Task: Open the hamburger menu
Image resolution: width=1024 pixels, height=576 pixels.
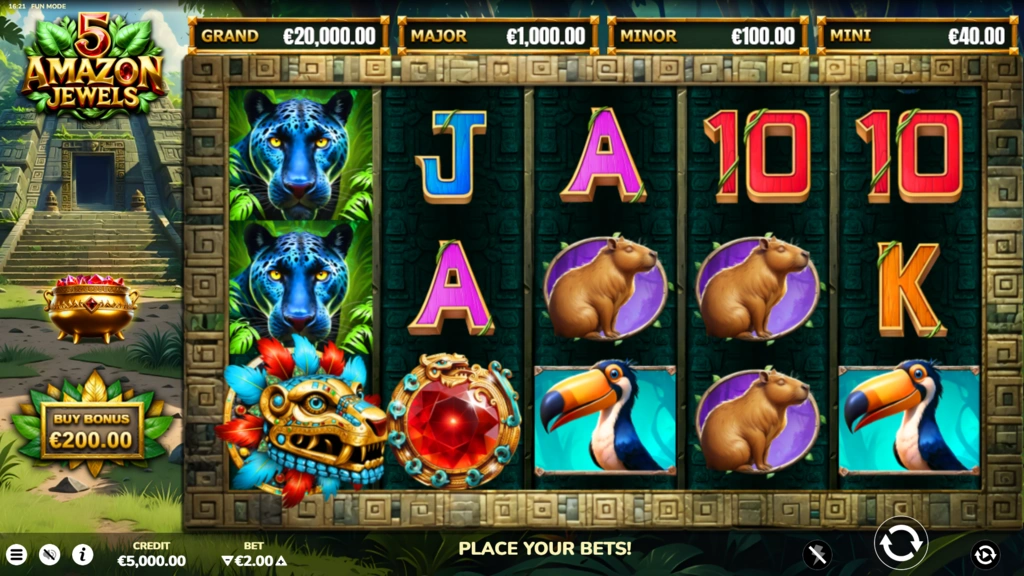Action: (17, 554)
